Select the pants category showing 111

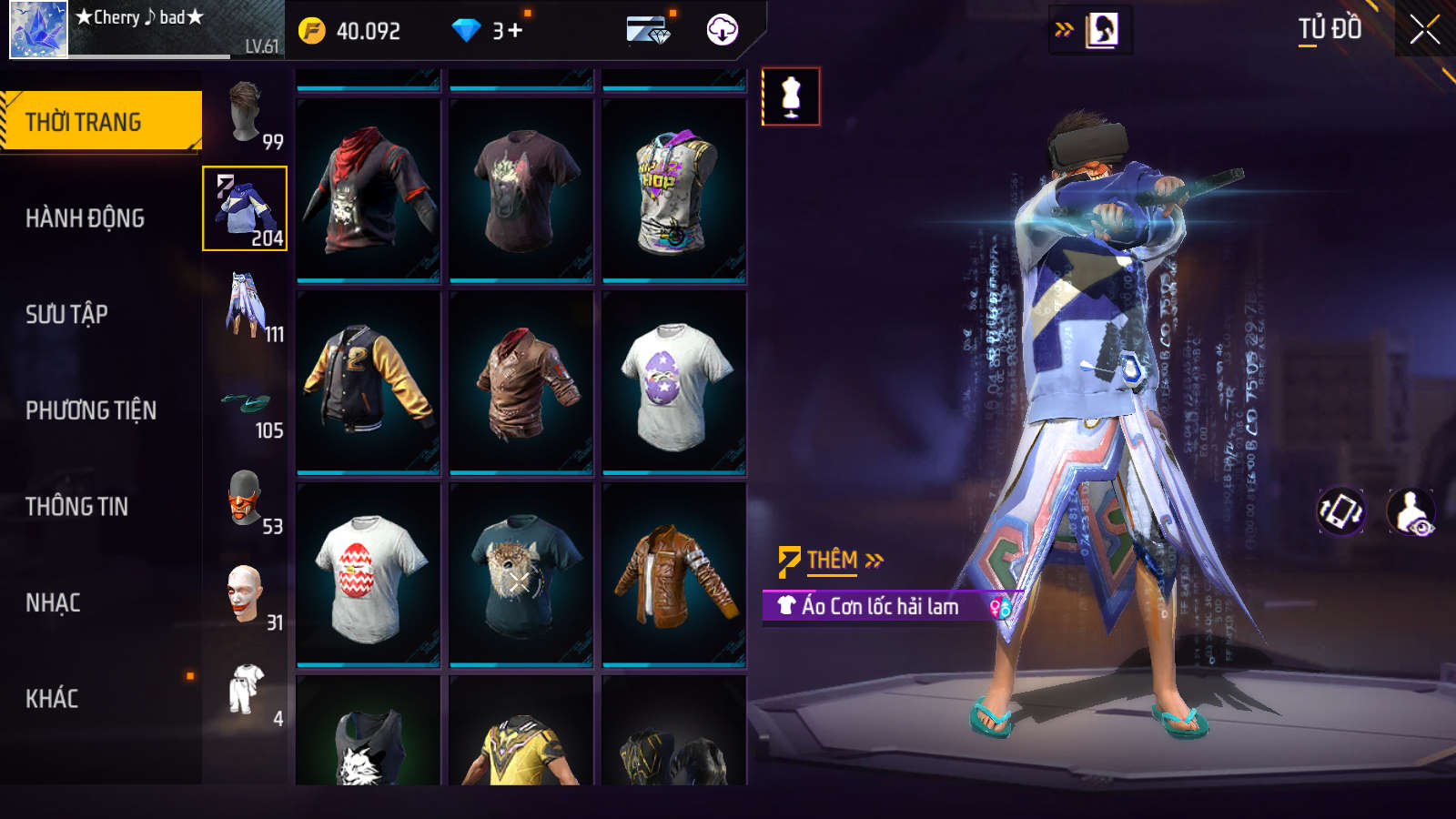246,306
